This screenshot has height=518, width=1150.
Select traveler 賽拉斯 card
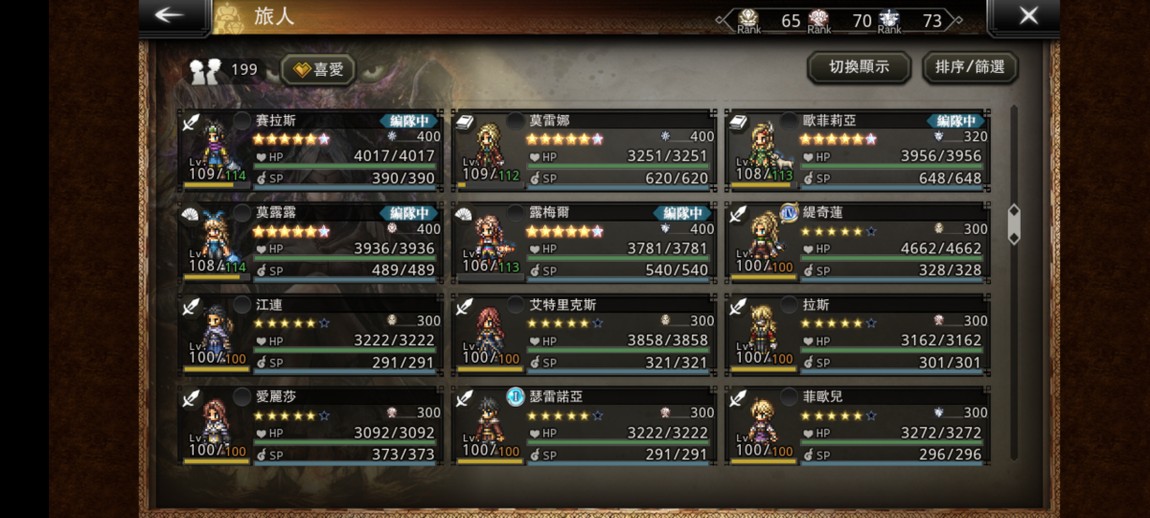[x=311, y=150]
